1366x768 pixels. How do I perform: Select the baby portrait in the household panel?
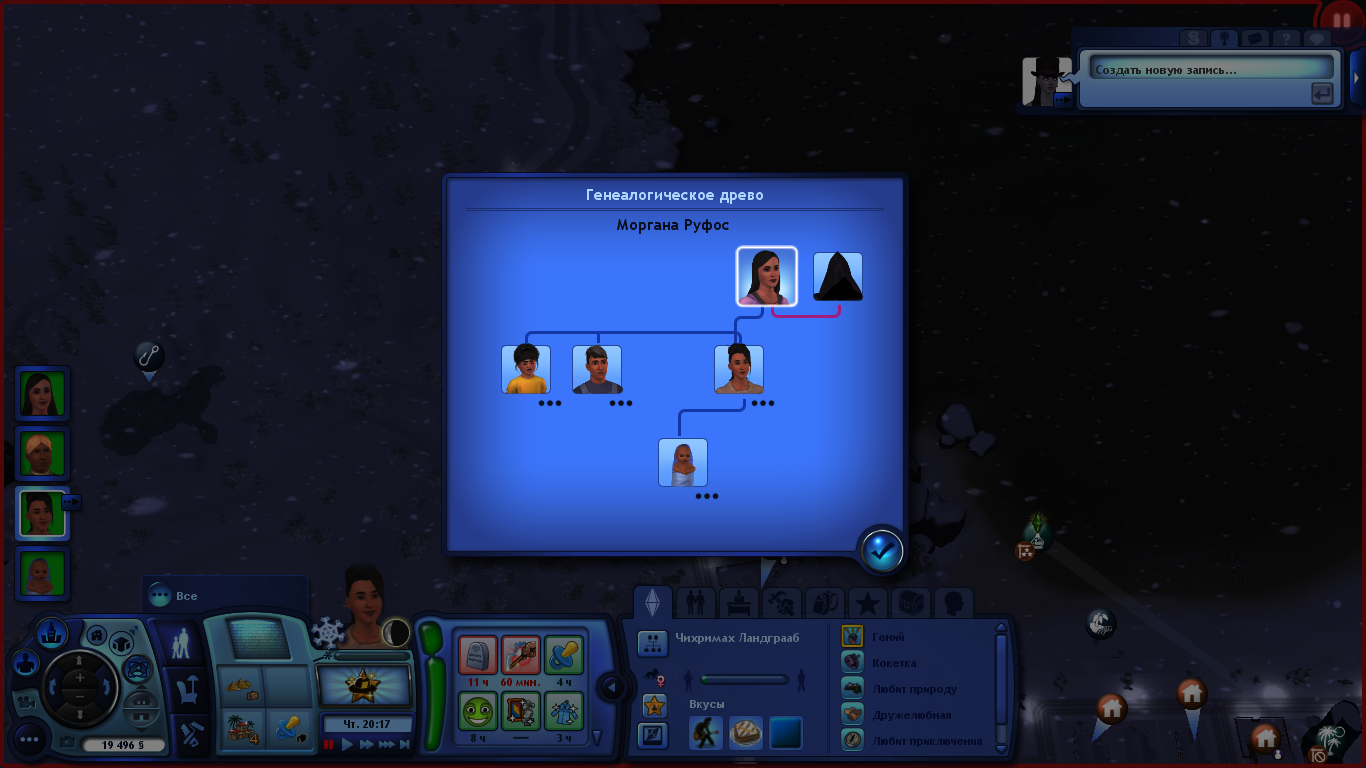pos(43,575)
